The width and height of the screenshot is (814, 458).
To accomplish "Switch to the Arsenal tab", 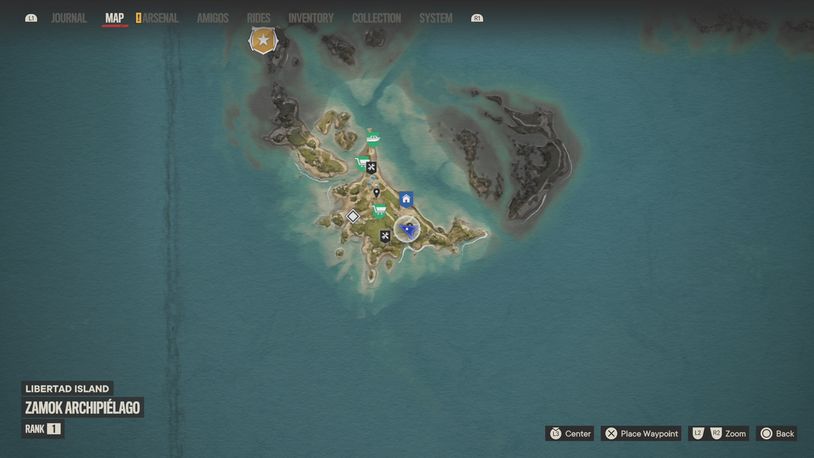I will coord(160,18).
